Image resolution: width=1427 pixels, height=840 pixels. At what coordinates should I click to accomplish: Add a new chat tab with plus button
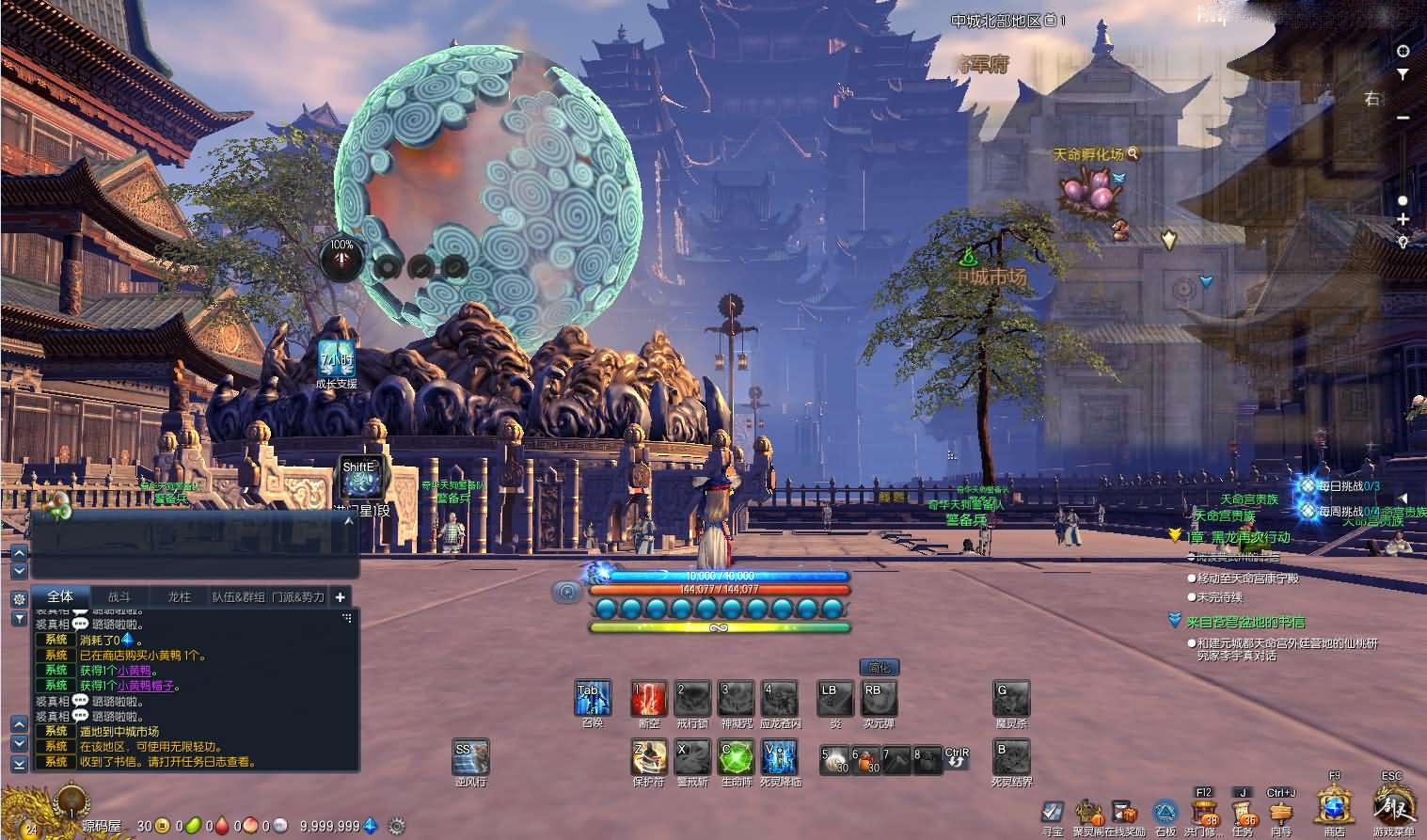click(340, 596)
